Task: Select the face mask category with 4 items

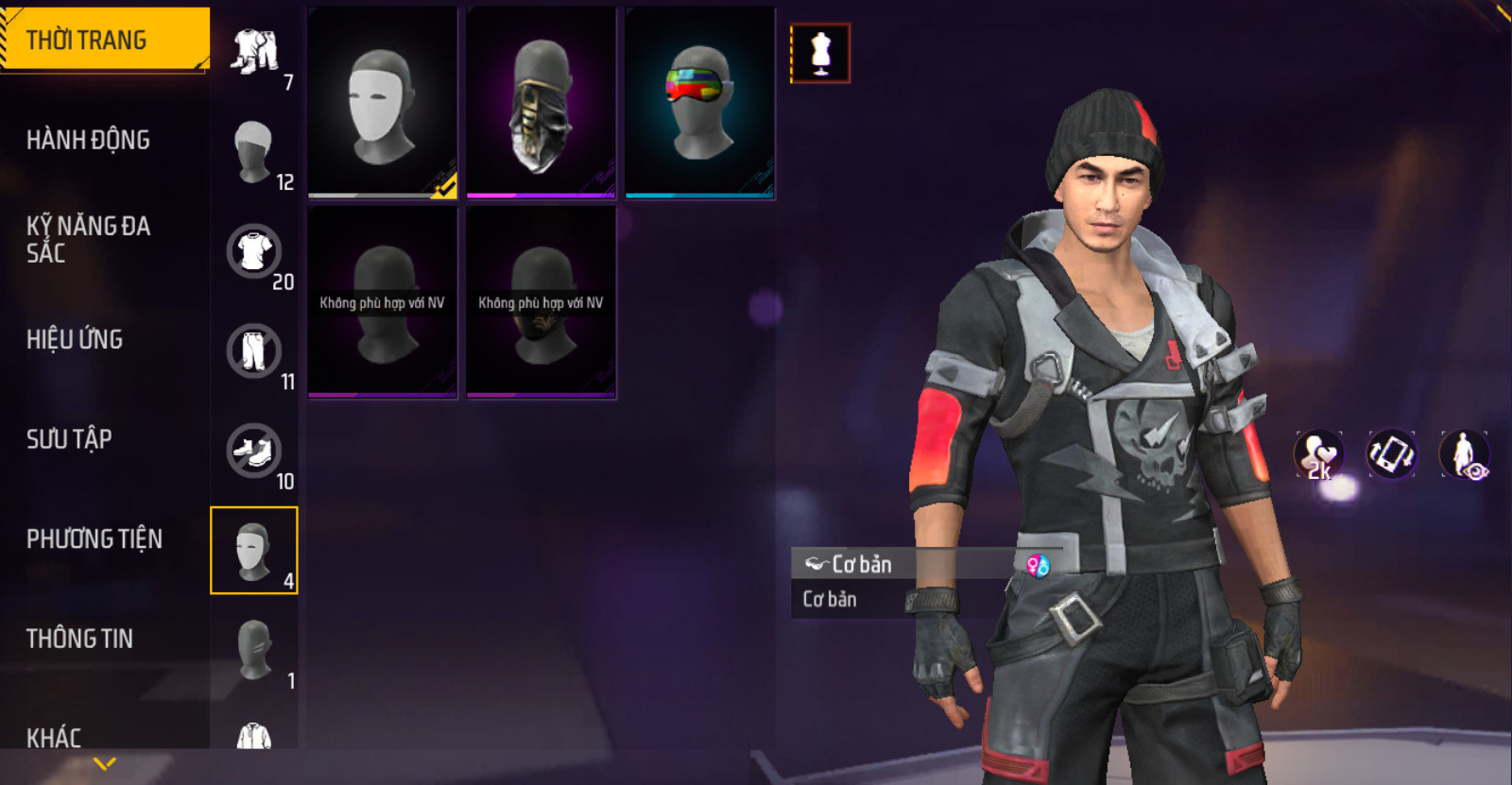Action: 254,551
